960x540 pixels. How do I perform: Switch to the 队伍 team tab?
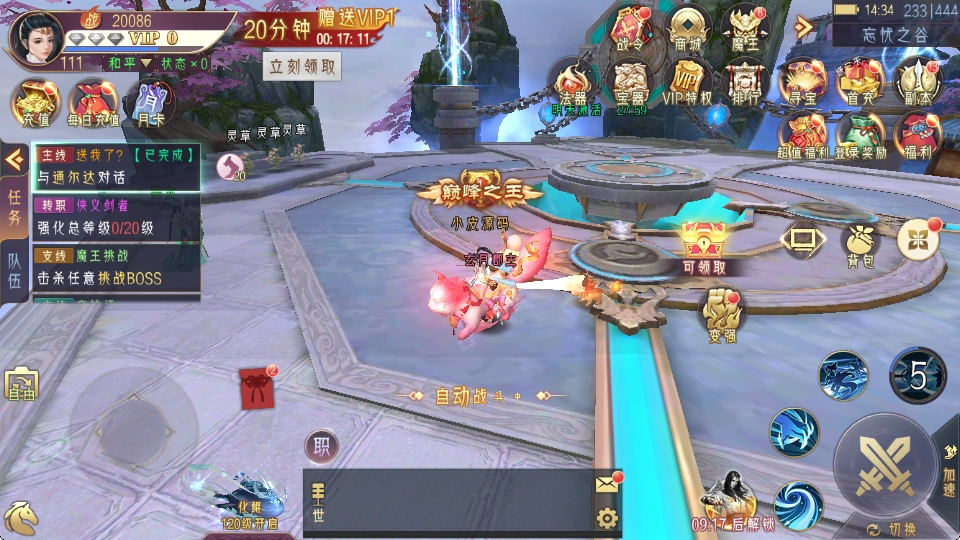(x=15, y=267)
